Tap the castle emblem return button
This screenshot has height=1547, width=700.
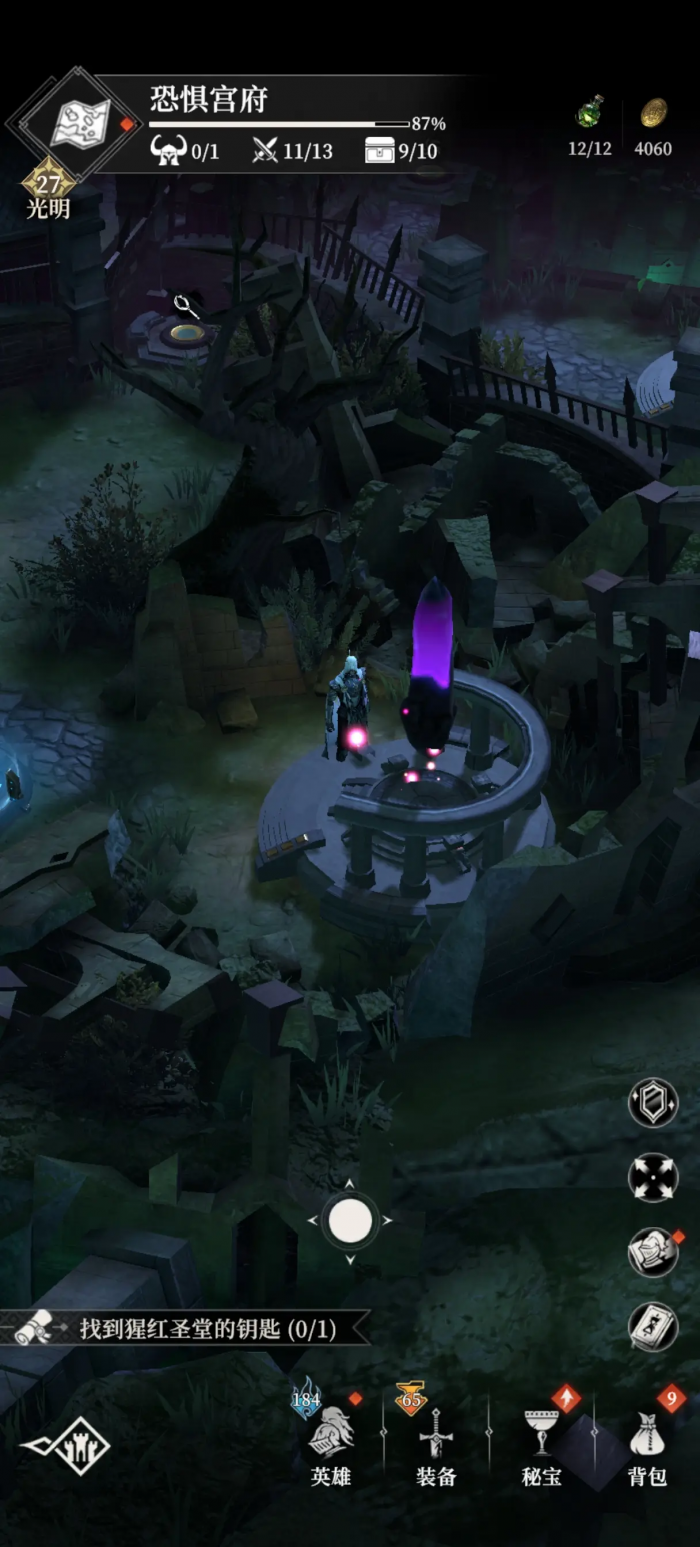pos(68,1445)
